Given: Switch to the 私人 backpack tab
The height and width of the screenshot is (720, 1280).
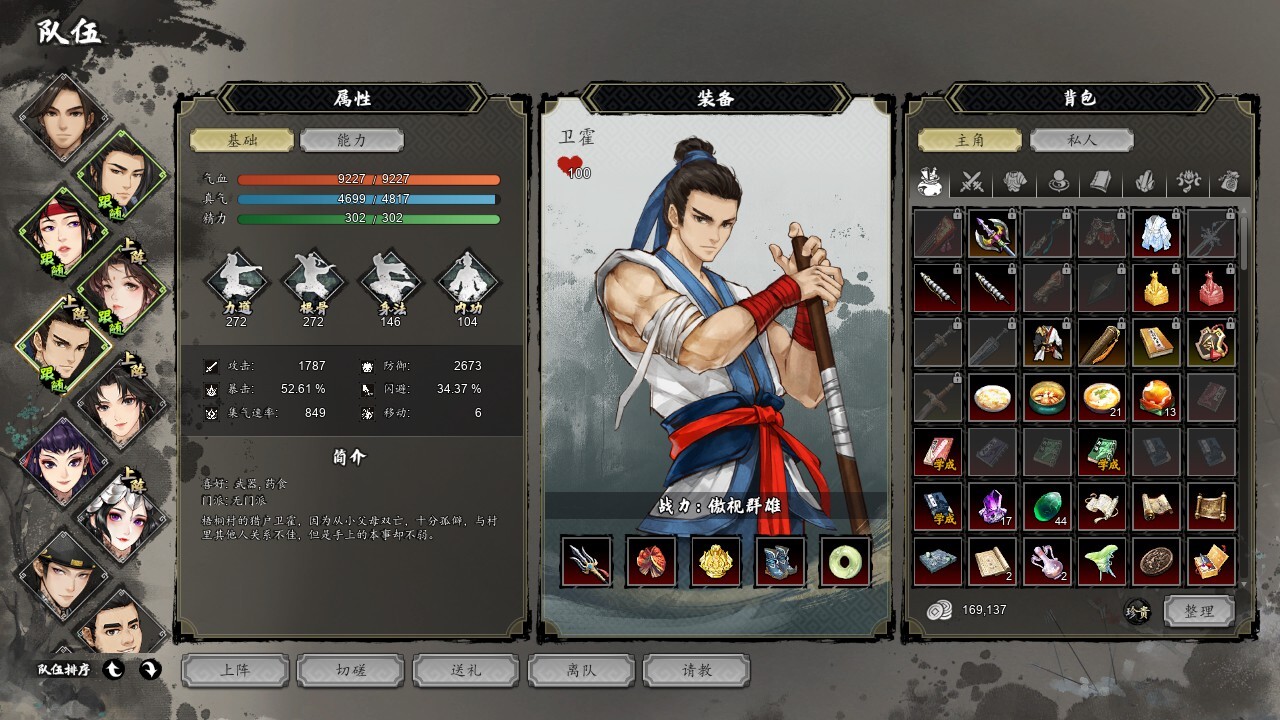Looking at the screenshot, I should (x=1081, y=140).
